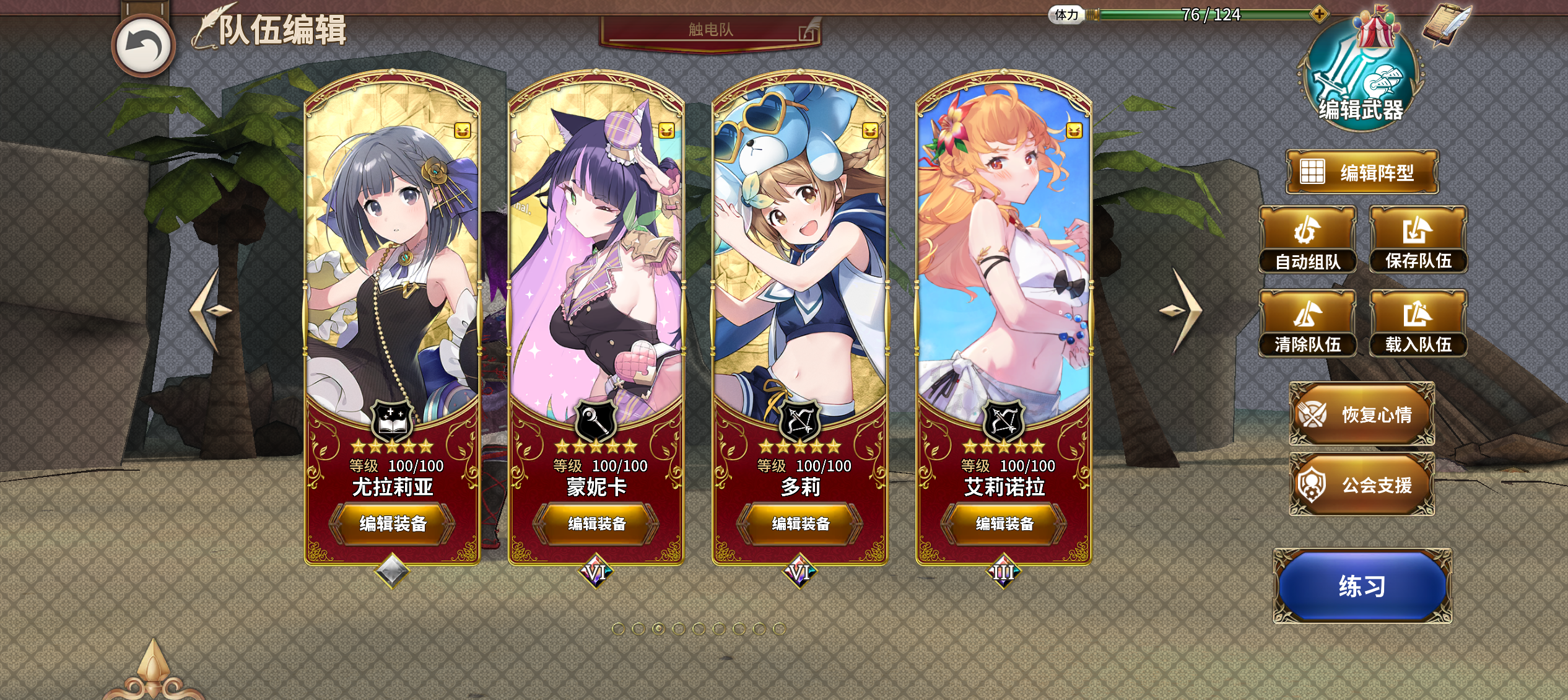Edit equipment for 蒙妮卡
This screenshot has height=700, width=1568.
(596, 523)
